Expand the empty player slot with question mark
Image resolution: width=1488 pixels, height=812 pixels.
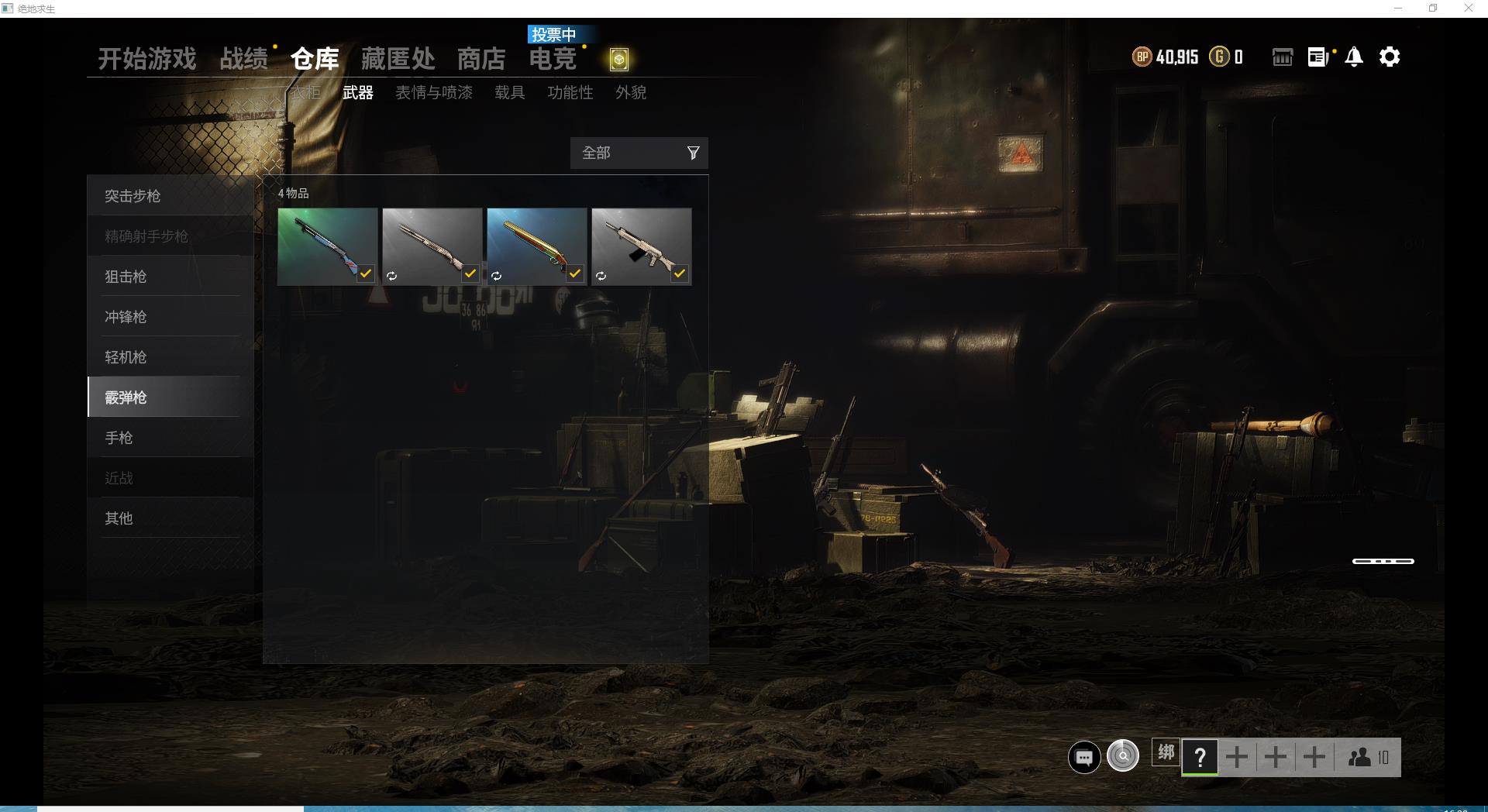(1200, 757)
